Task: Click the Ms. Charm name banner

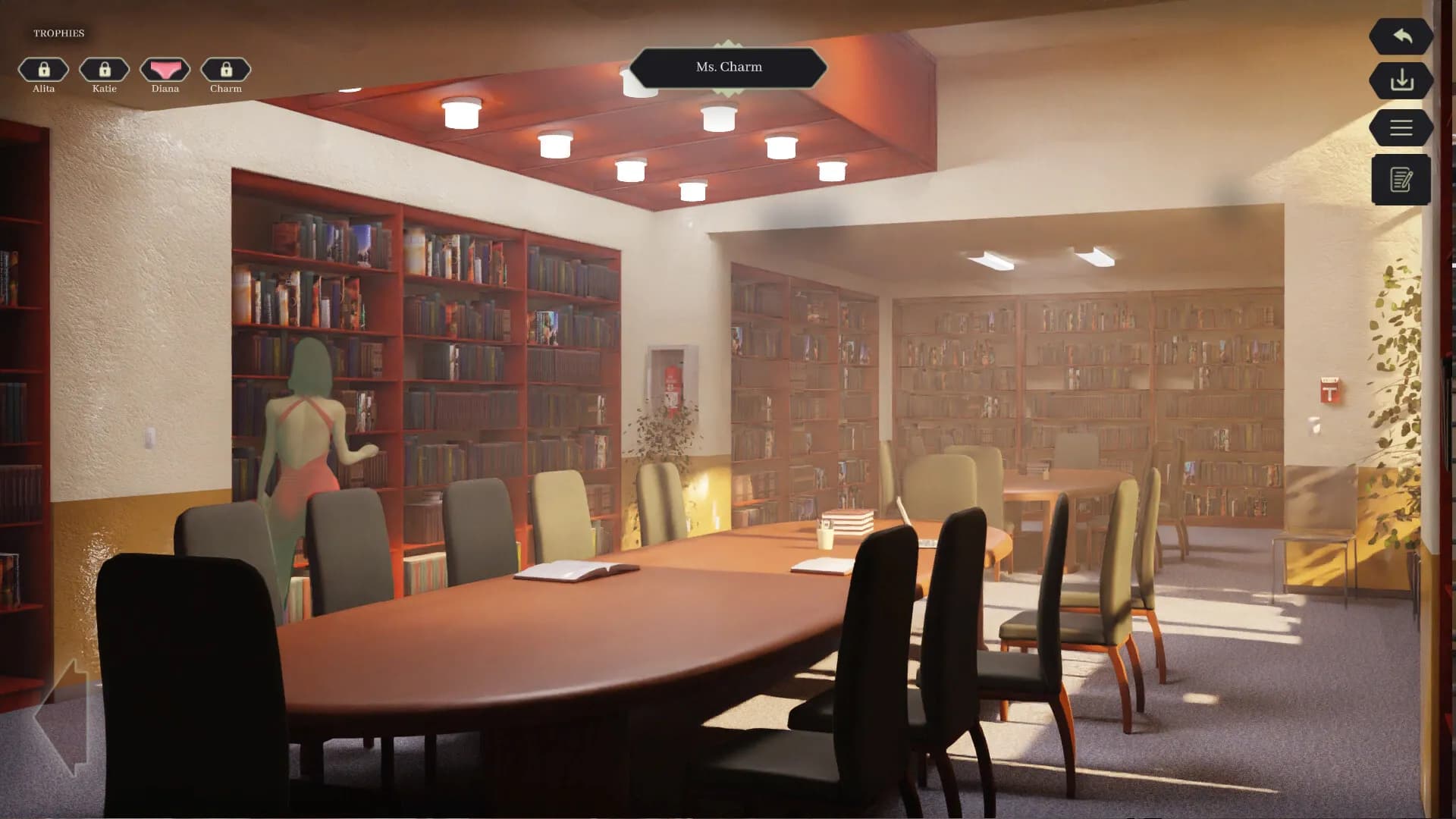Action: (x=729, y=67)
